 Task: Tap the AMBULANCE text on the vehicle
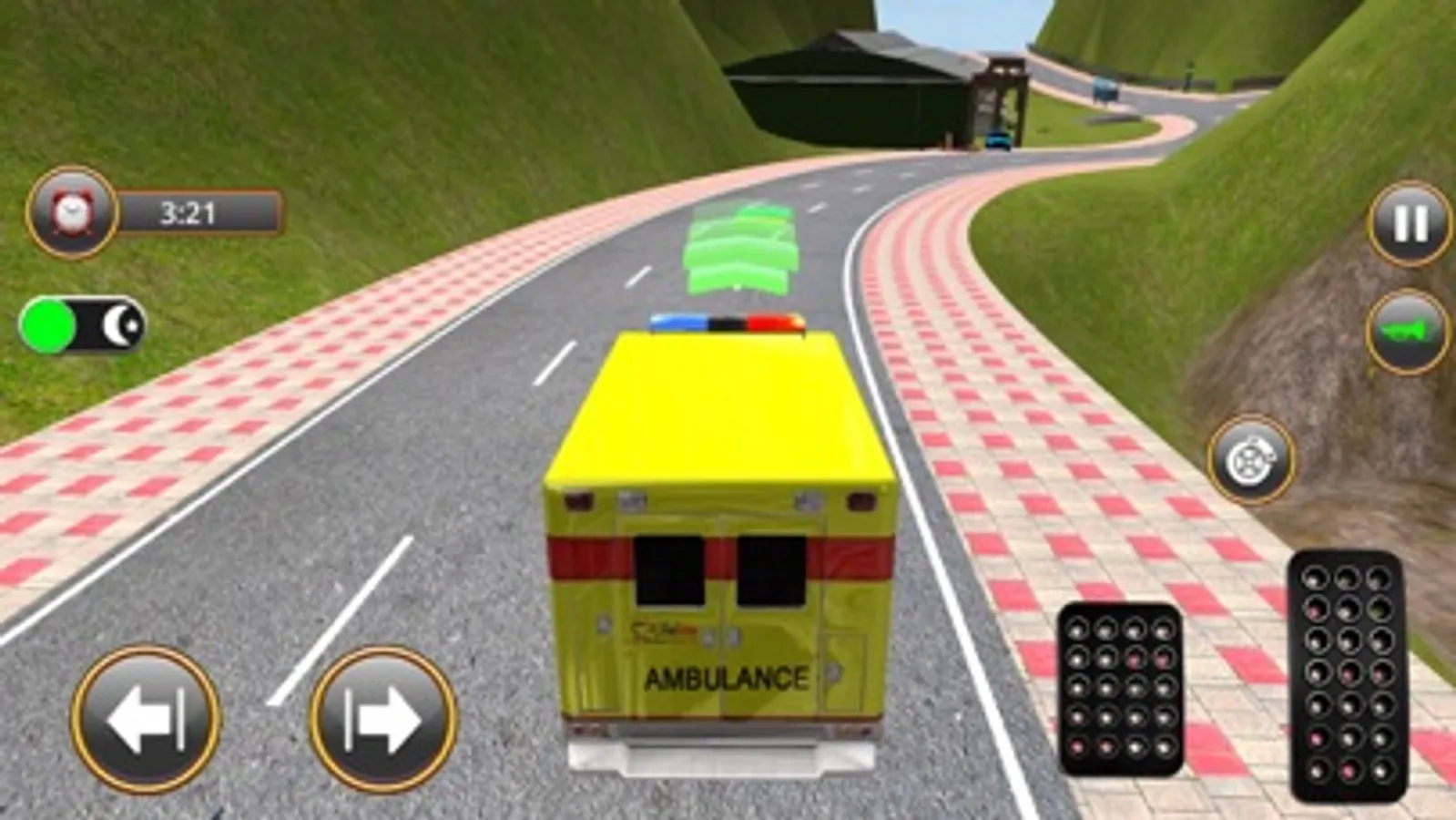[x=727, y=677]
